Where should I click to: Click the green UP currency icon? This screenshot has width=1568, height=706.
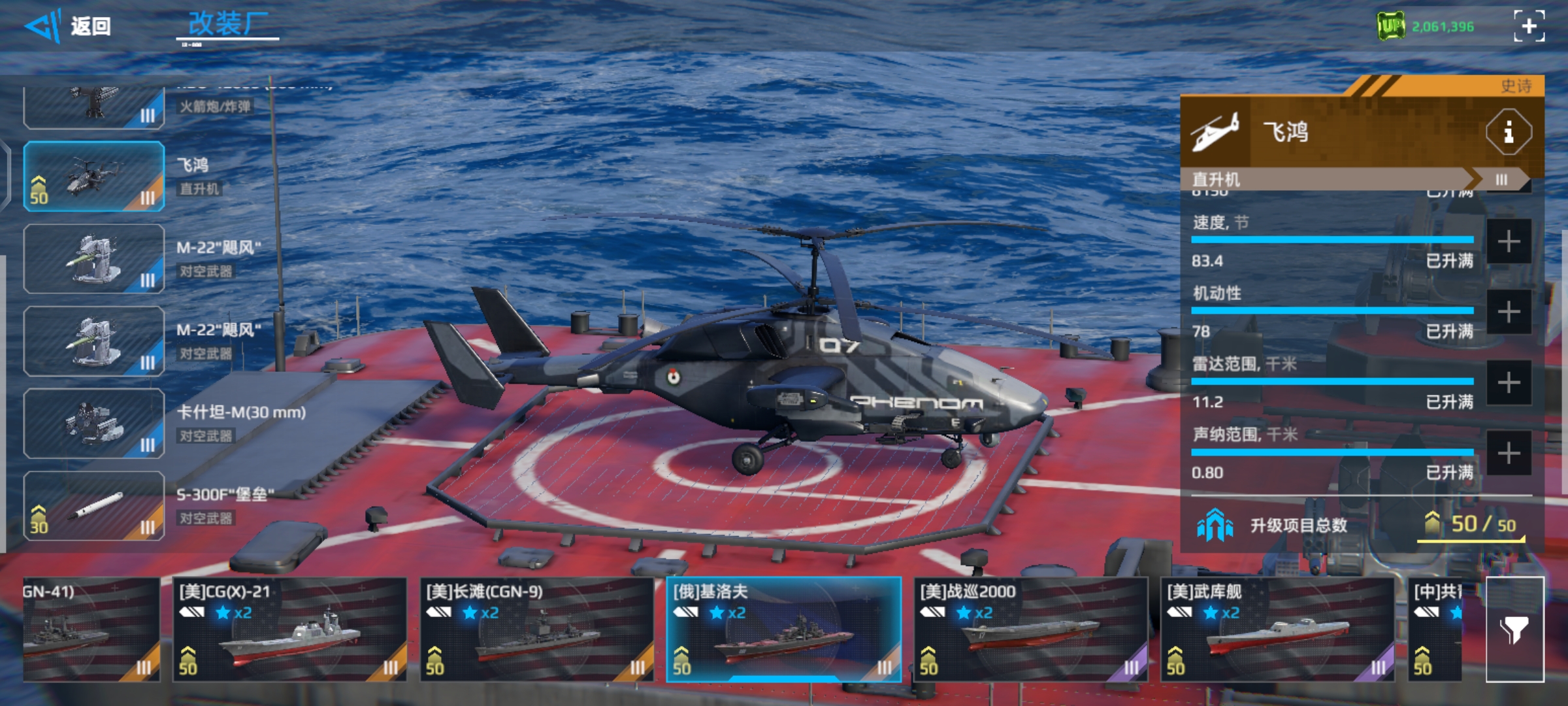[1391, 27]
